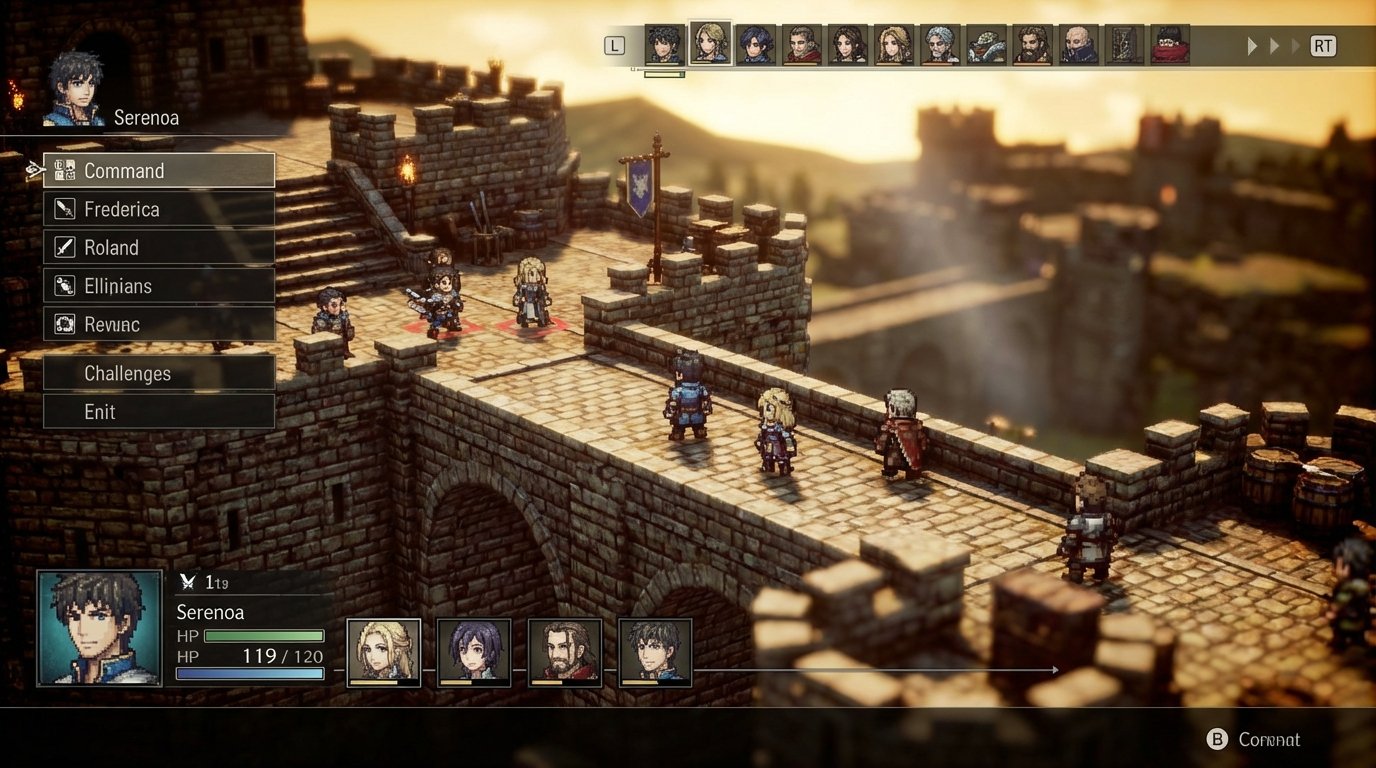Open the Command menu option

[x=125, y=170]
